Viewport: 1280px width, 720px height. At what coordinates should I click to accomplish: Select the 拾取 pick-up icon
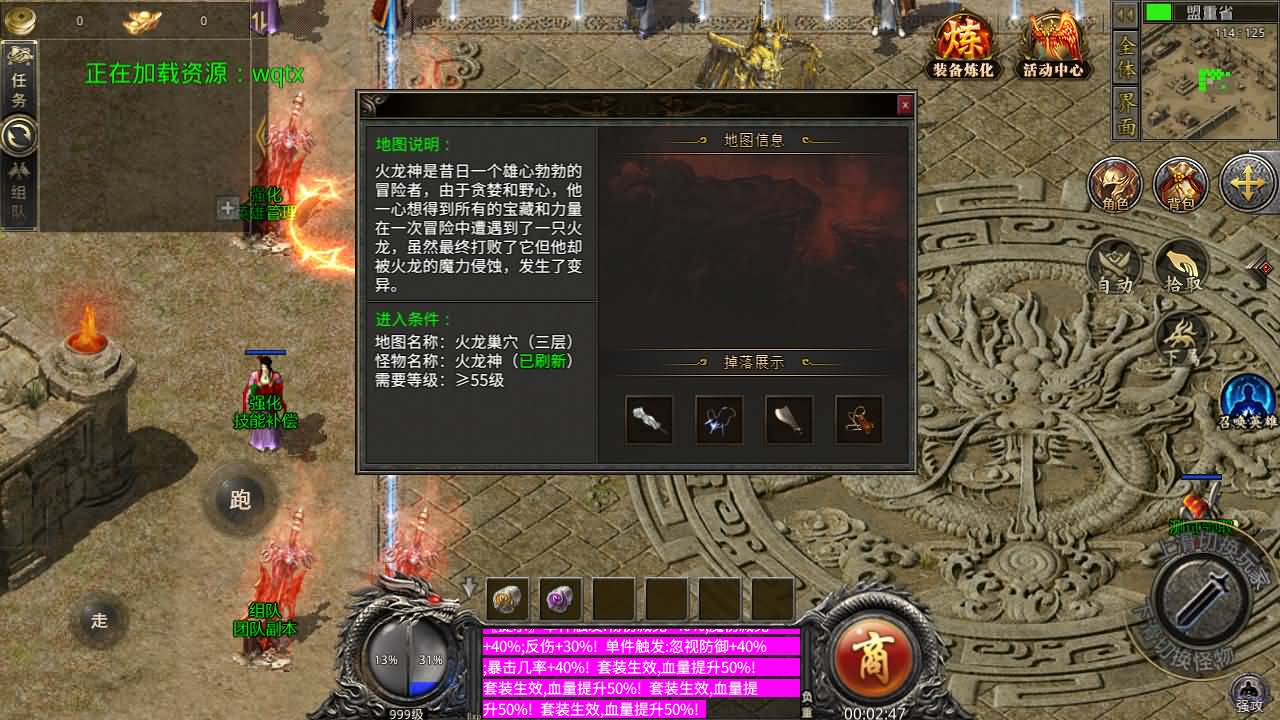1180,265
